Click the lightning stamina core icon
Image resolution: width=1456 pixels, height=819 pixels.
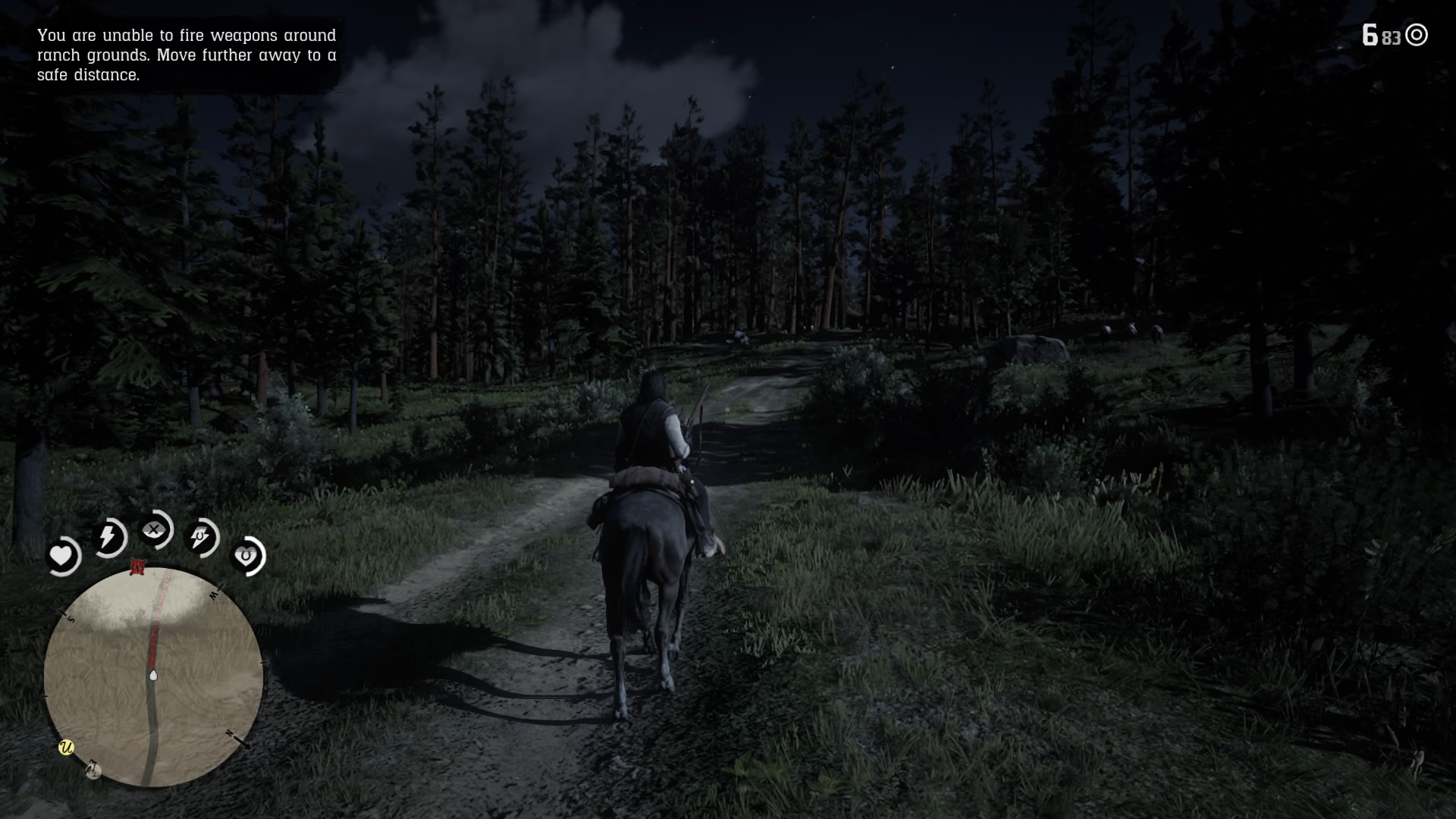pos(108,537)
